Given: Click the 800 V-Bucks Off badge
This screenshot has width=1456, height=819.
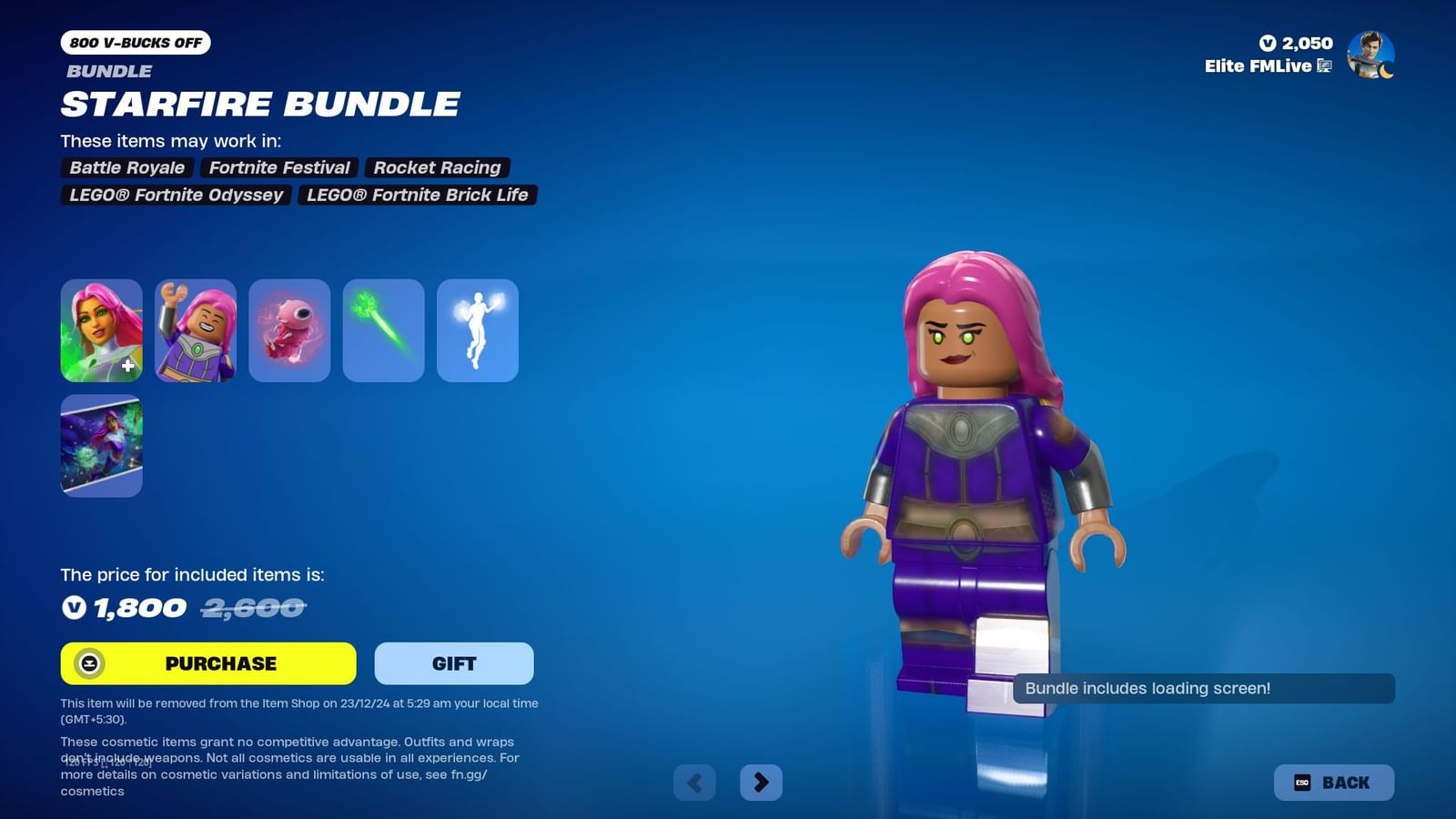Looking at the screenshot, I should pyautogui.click(x=133, y=42).
